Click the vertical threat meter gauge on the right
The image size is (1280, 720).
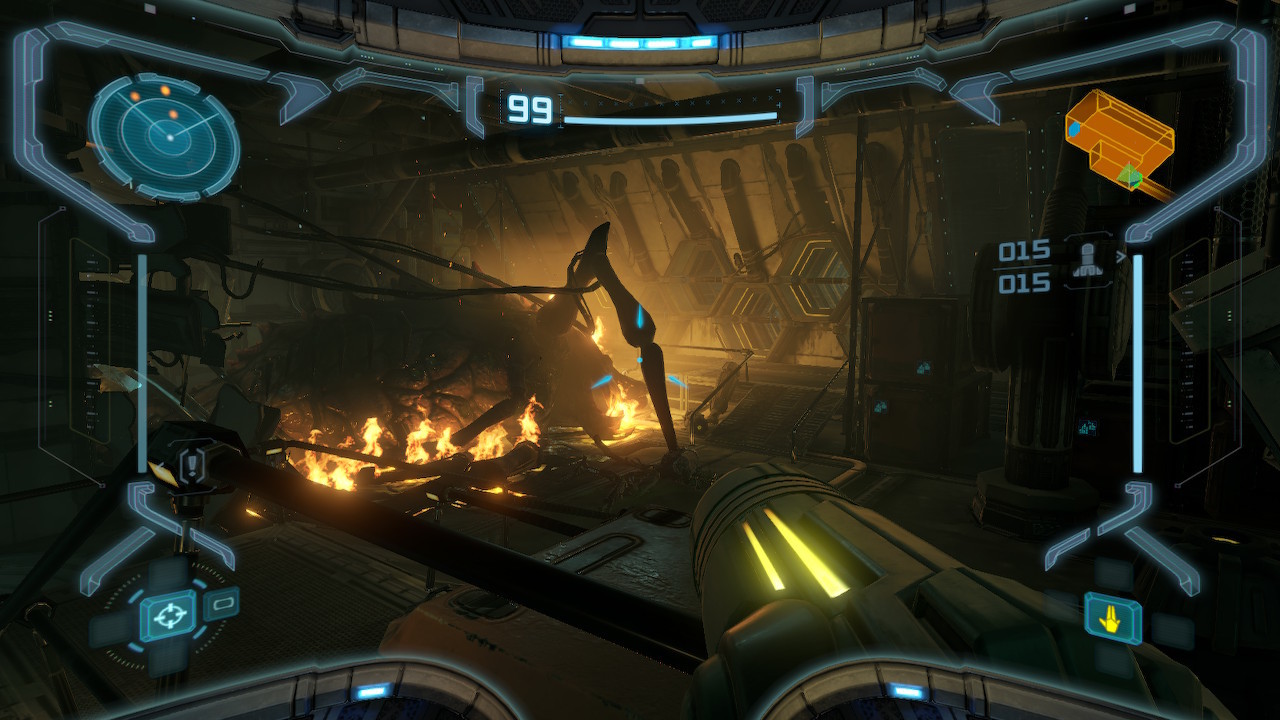(1136, 360)
